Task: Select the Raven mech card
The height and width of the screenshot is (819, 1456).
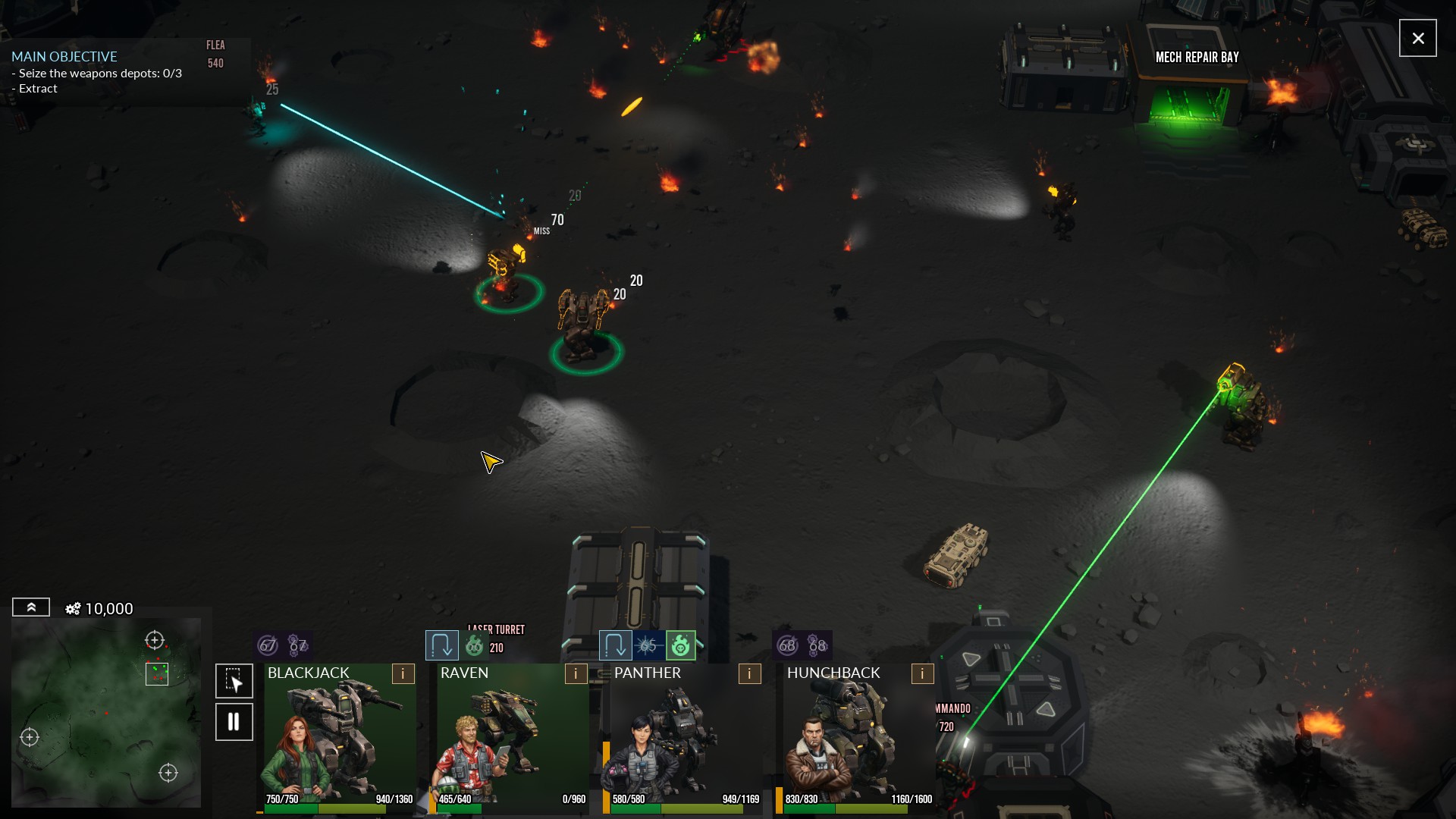Action: (512, 736)
